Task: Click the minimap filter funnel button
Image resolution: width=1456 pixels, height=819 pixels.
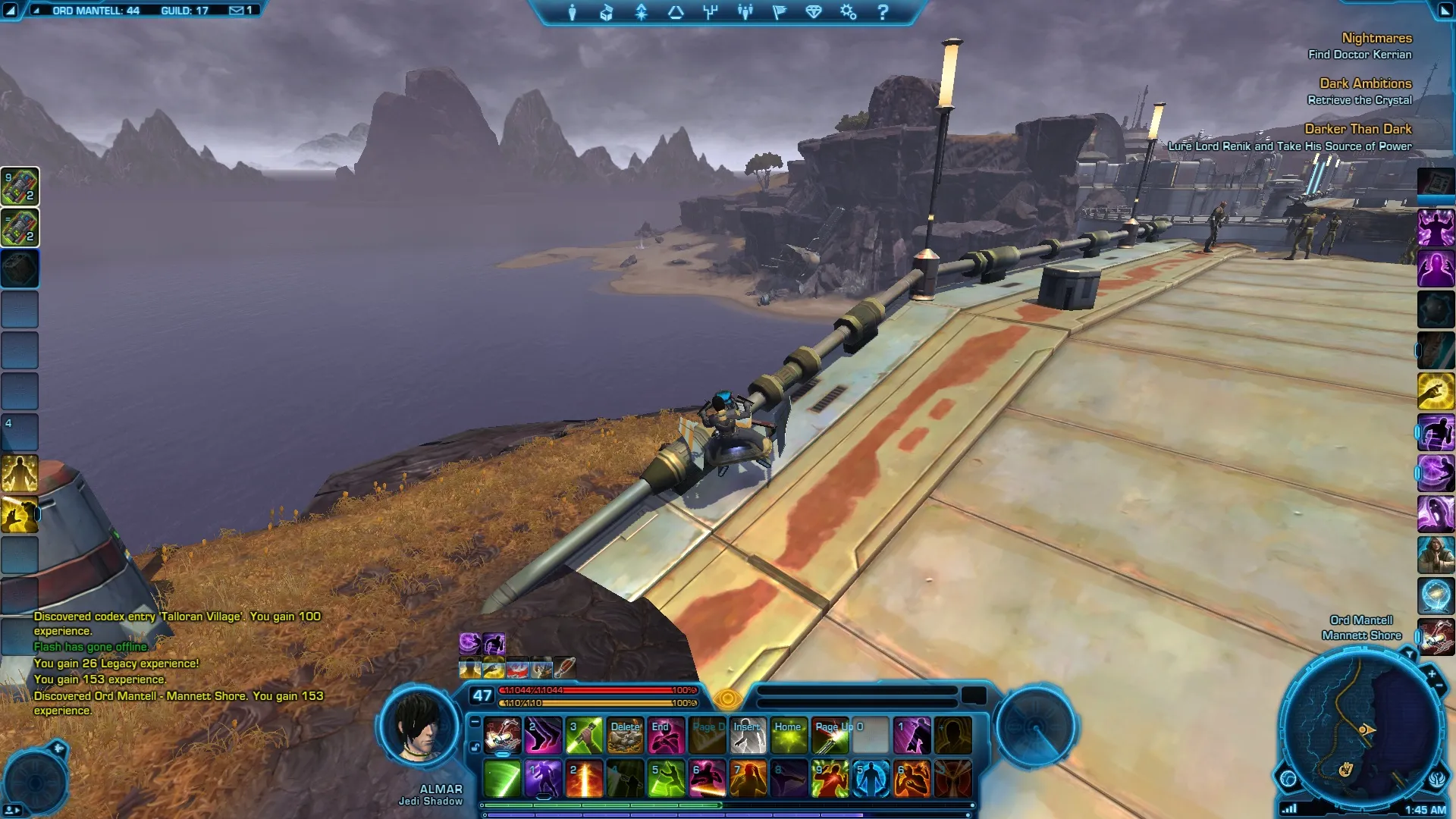Action: pyautogui.click(x=1409, y=654)
